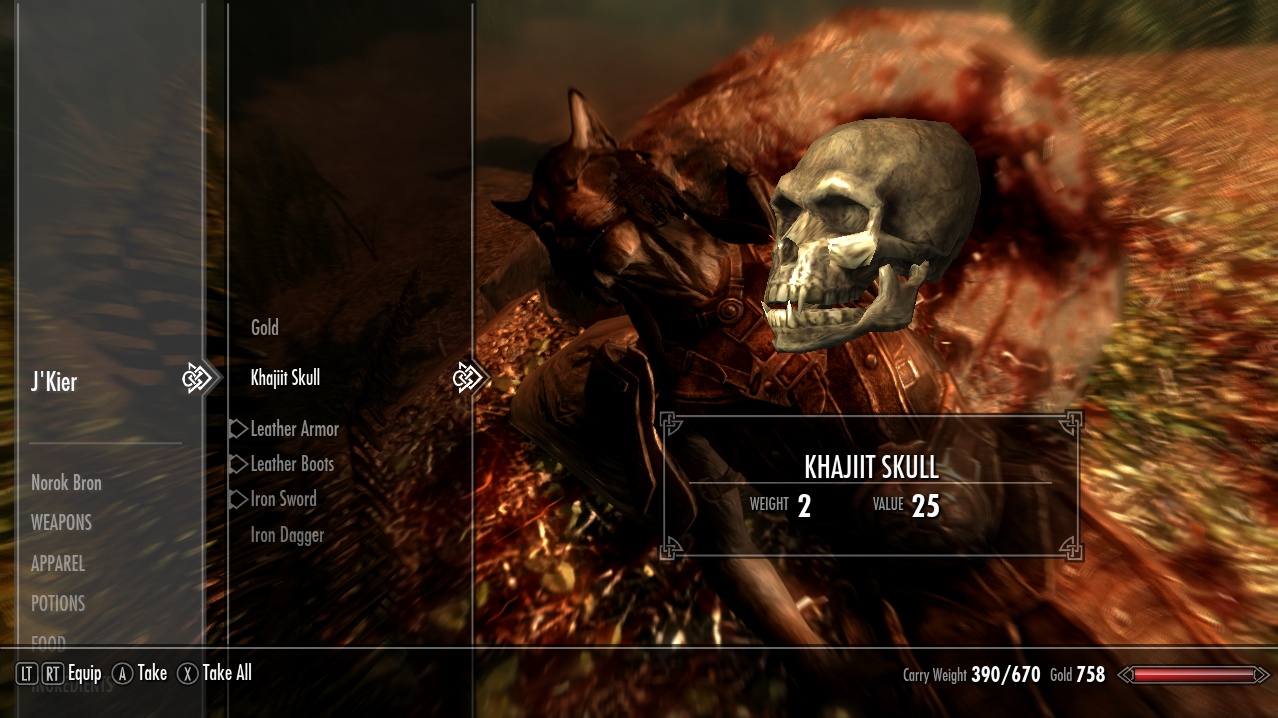Select the J'Kier container category
This screenshot has width=1278, height=718.
pyautogui.click(x=54, y=382)
